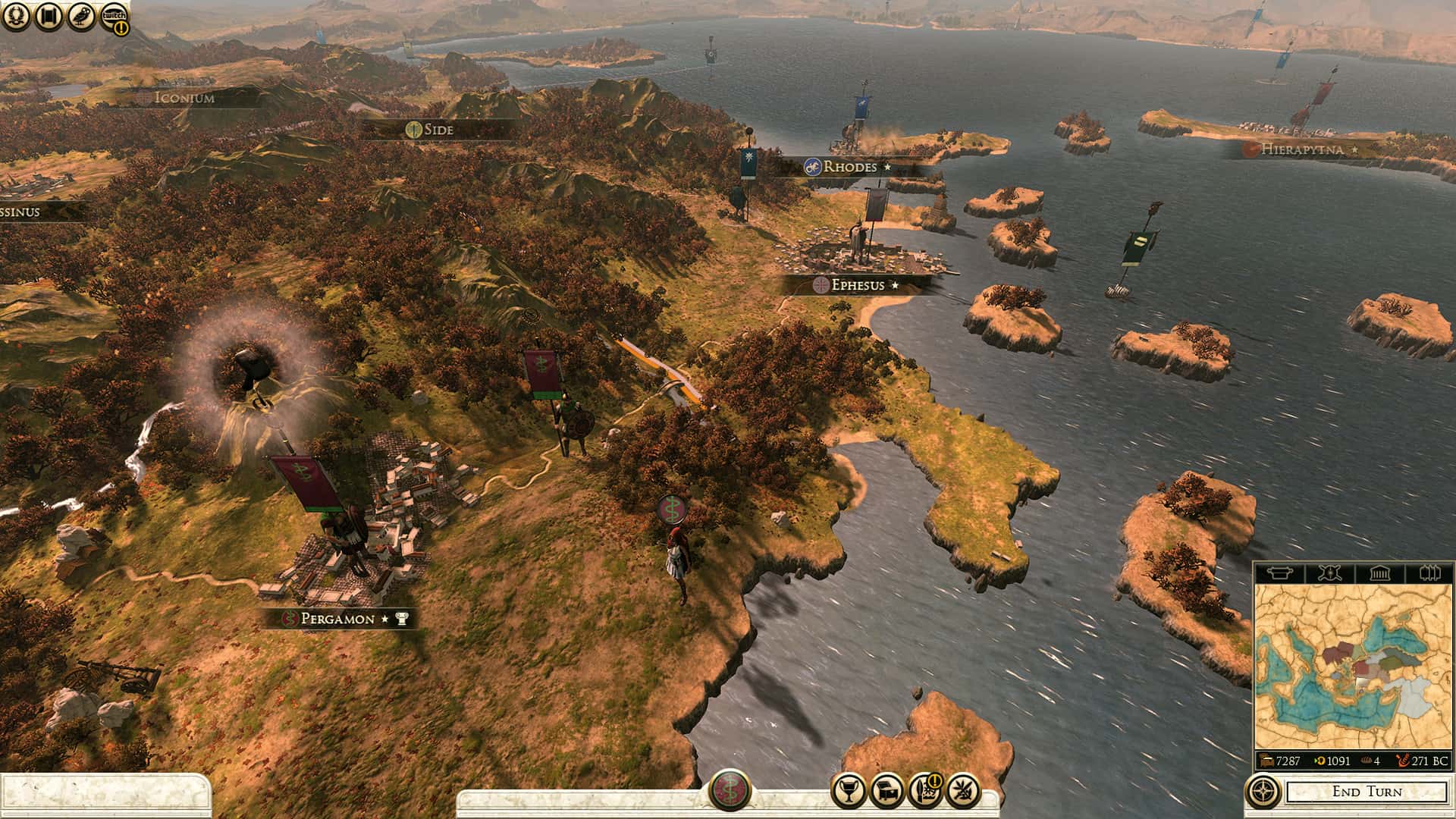The image size is (1456, 819).
Task: Open the factions tab with the shields icon
Action: click(x=1429, y=573)
